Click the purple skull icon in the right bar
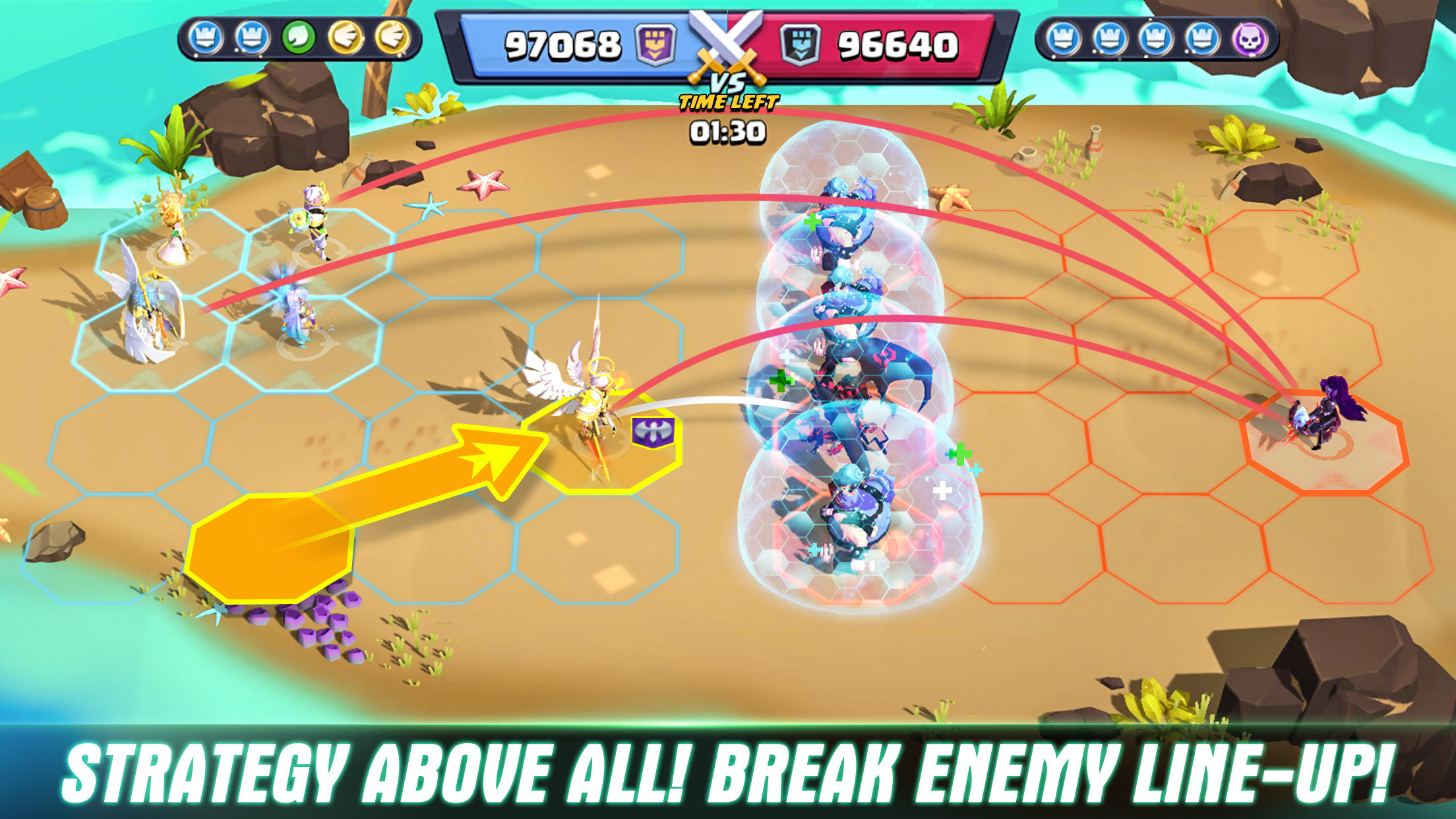 (1251, 38)
